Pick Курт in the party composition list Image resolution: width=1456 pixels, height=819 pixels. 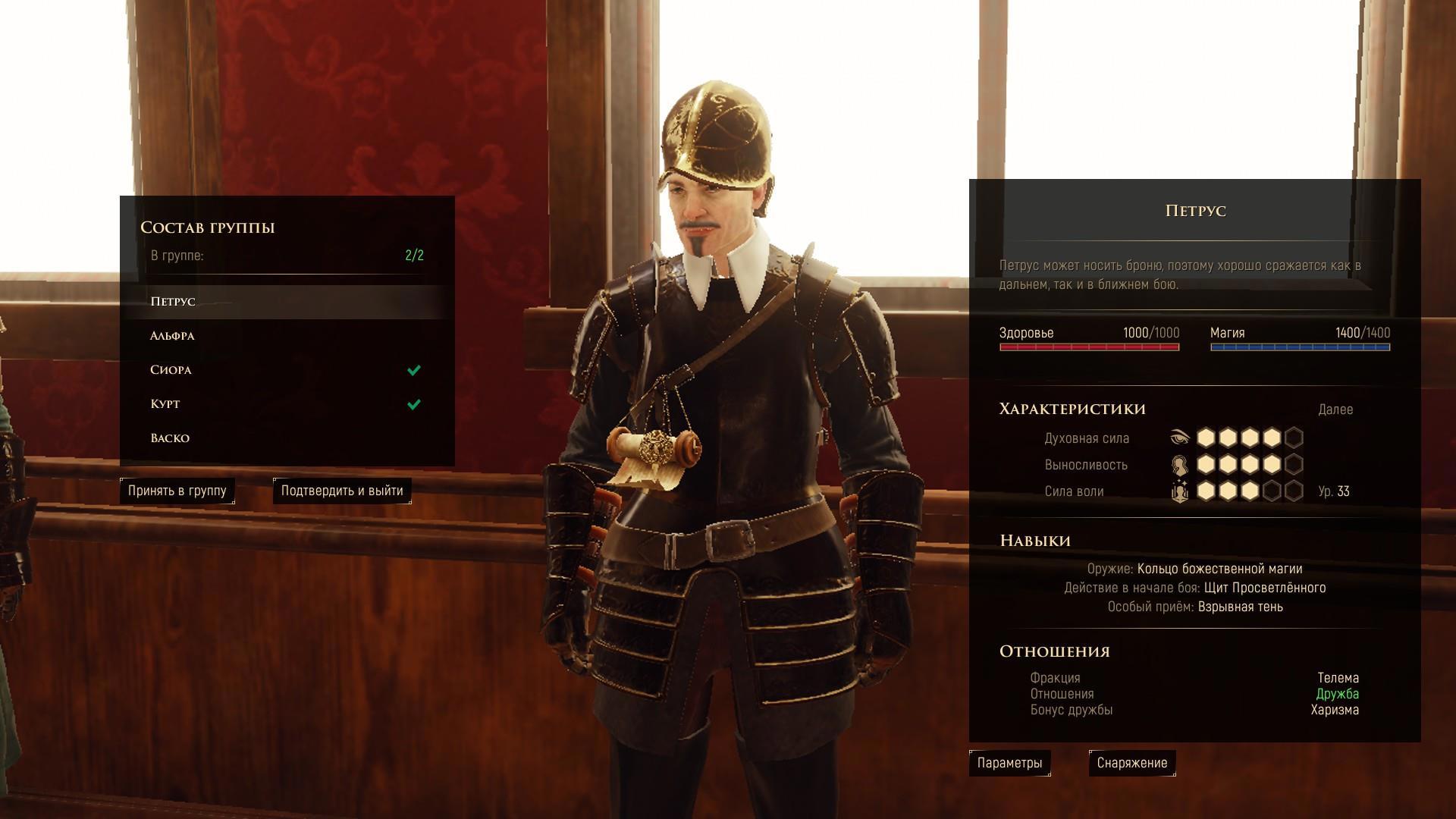(x=165, y=404)
